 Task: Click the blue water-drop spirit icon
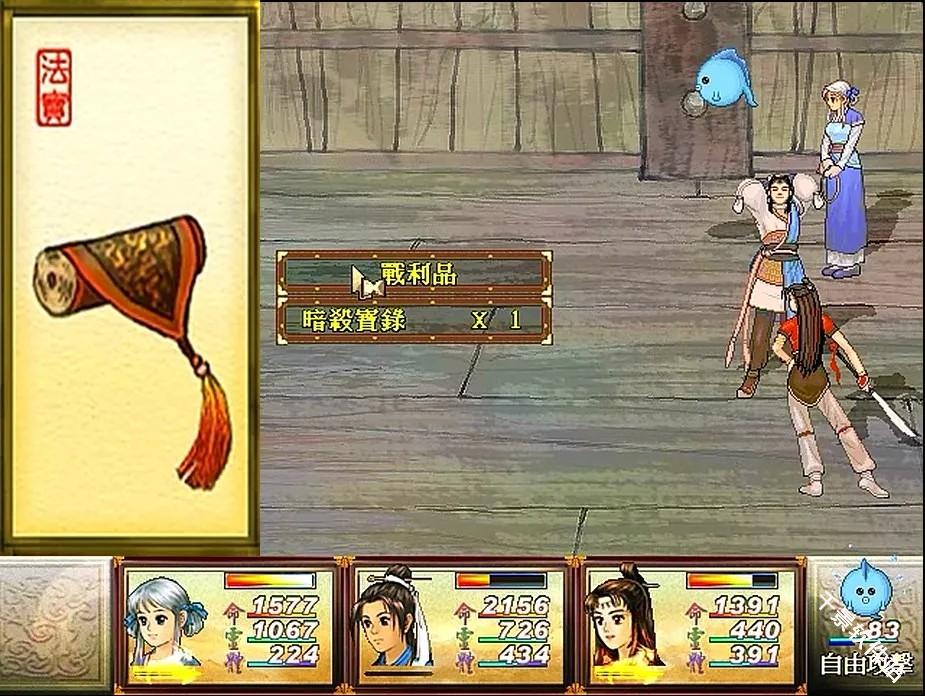click(859, 590)
